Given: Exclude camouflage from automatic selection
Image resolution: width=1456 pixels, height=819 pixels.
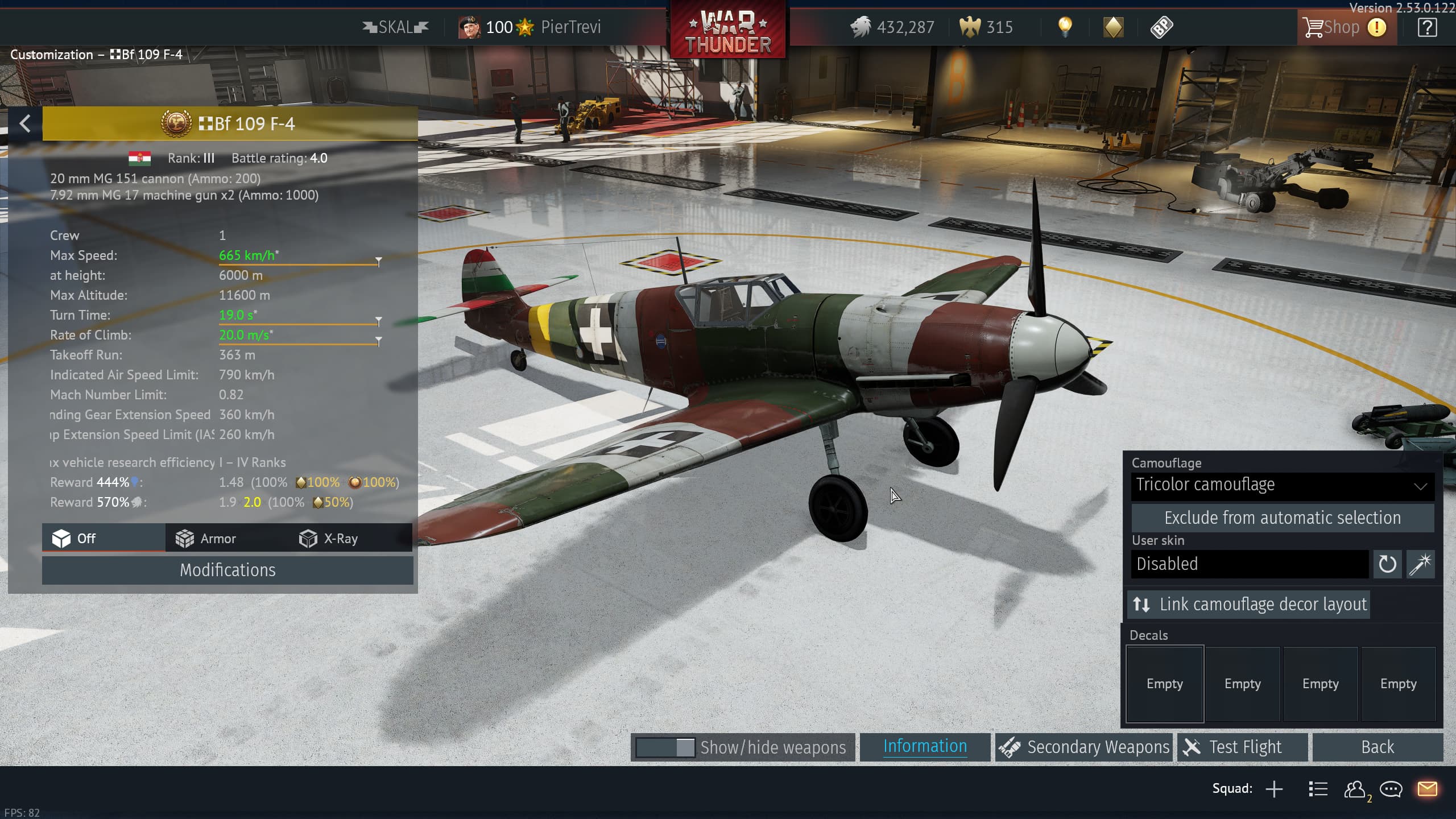Looking at the screenshot, I should (1282, 518).
